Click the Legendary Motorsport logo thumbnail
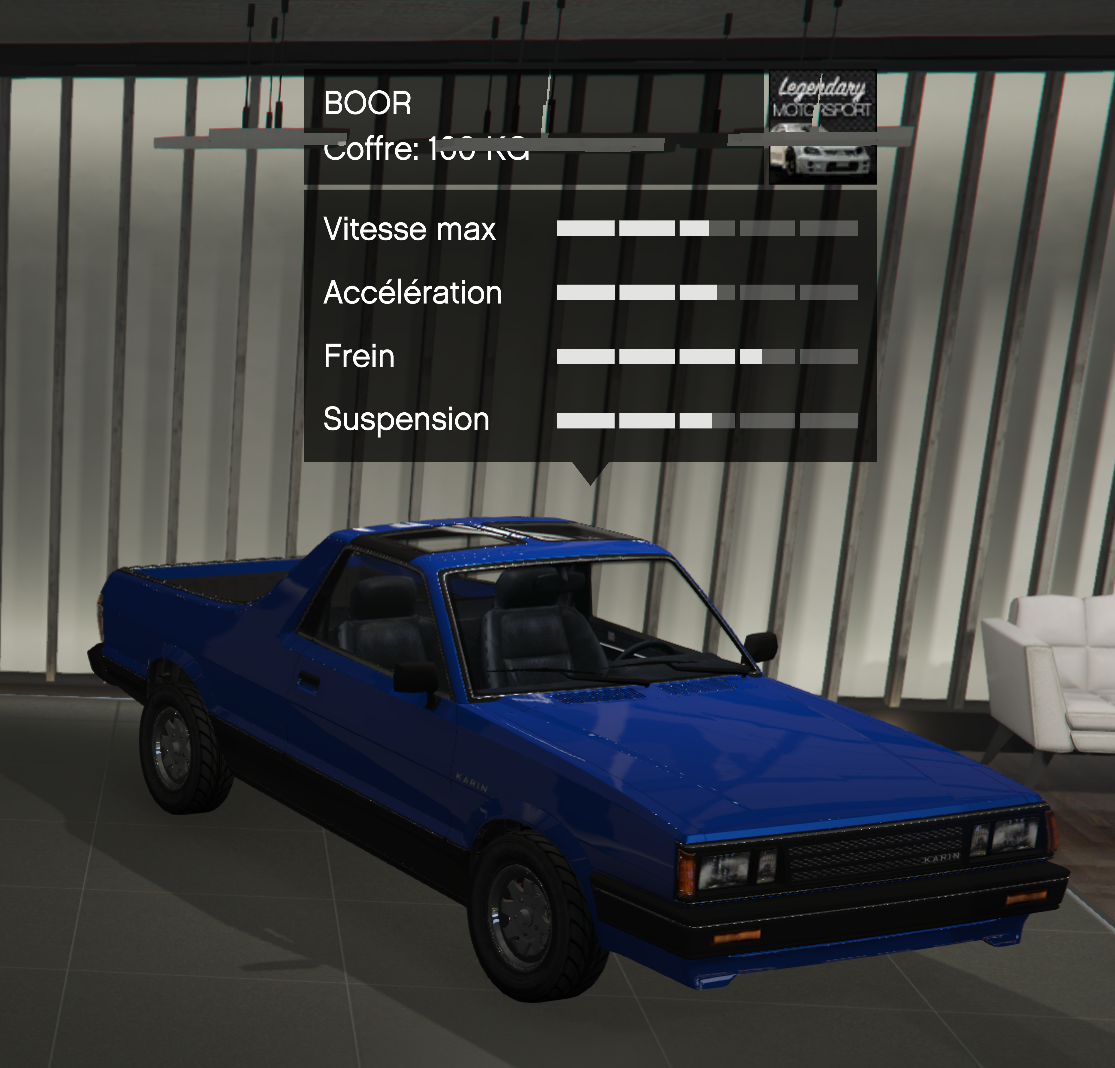Image resolution: width=1115 pixels, height=1068 pixels. [x=822, y=127]
